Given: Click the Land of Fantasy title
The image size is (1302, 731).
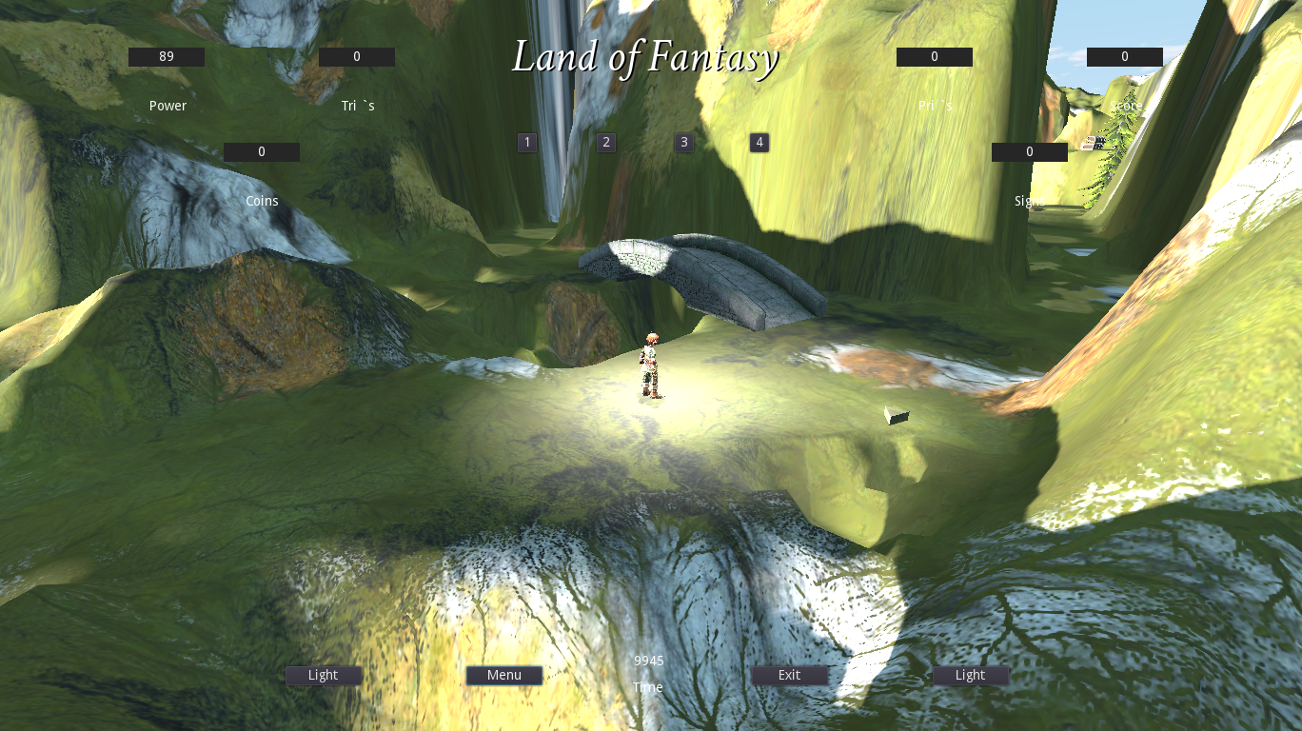Looking at the screenshot, I should coord(647,57).
